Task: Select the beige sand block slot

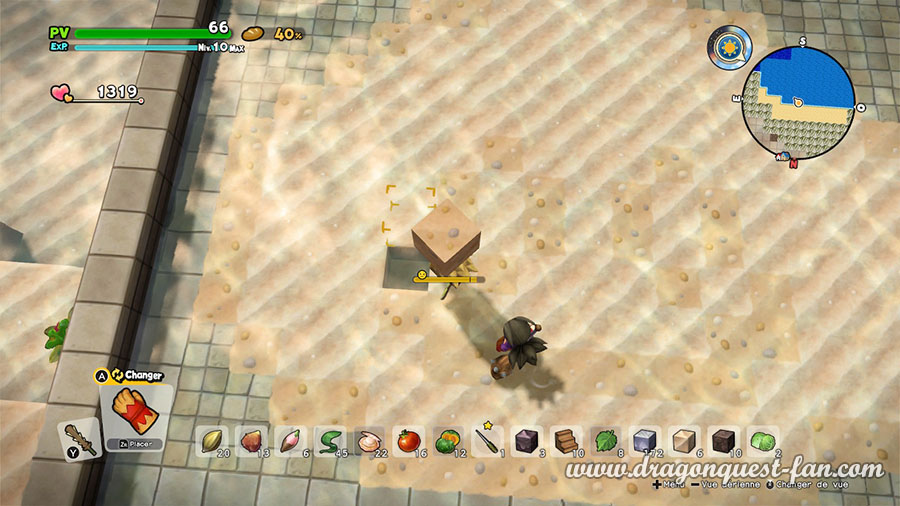Action: click(684, 440)
